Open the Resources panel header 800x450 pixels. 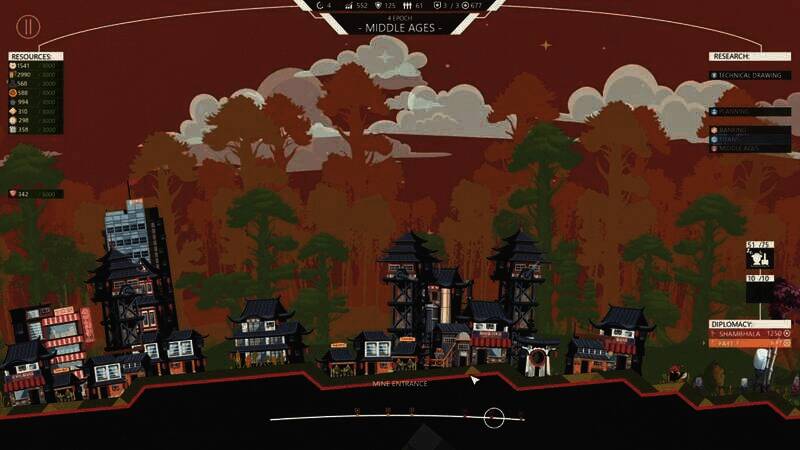tap(35, 57)
